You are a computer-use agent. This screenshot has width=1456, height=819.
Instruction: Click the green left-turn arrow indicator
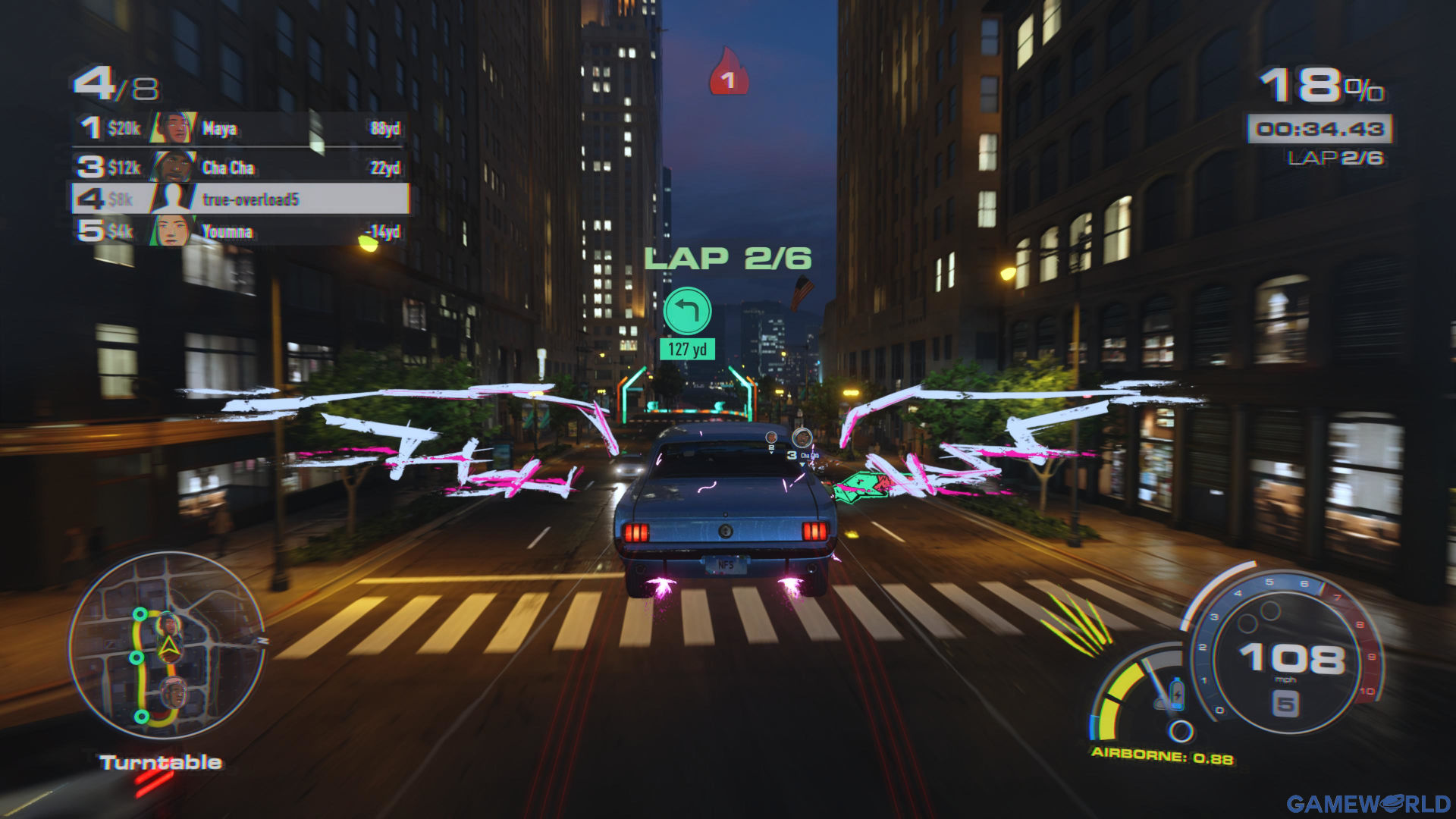point(687,311)
